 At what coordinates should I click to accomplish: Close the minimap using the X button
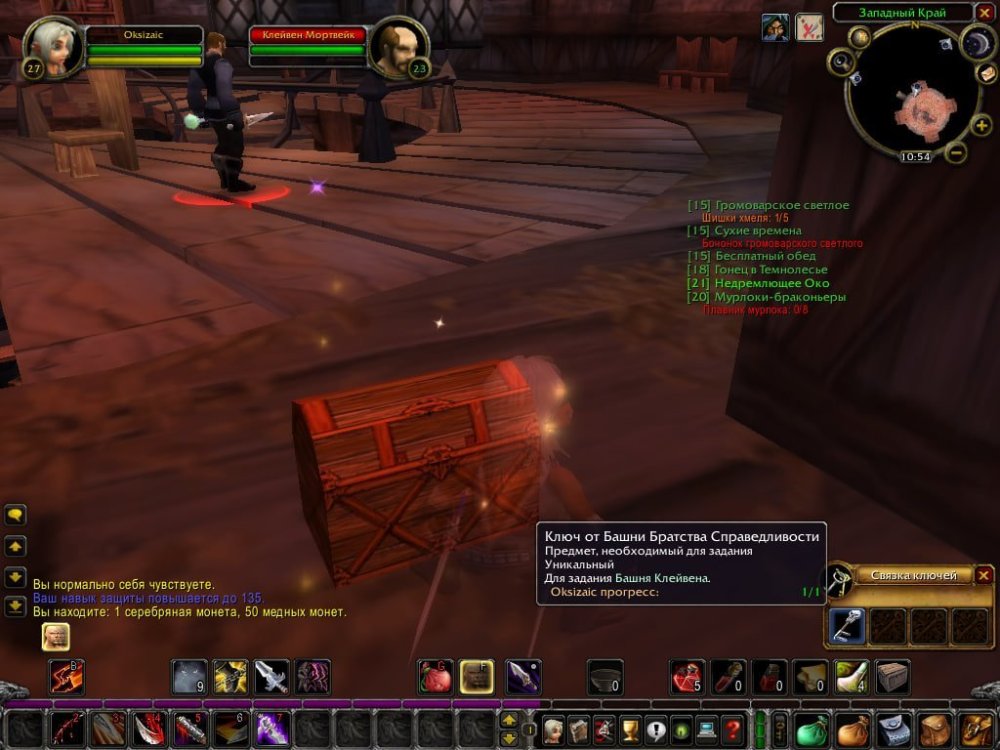click(983, 13)
